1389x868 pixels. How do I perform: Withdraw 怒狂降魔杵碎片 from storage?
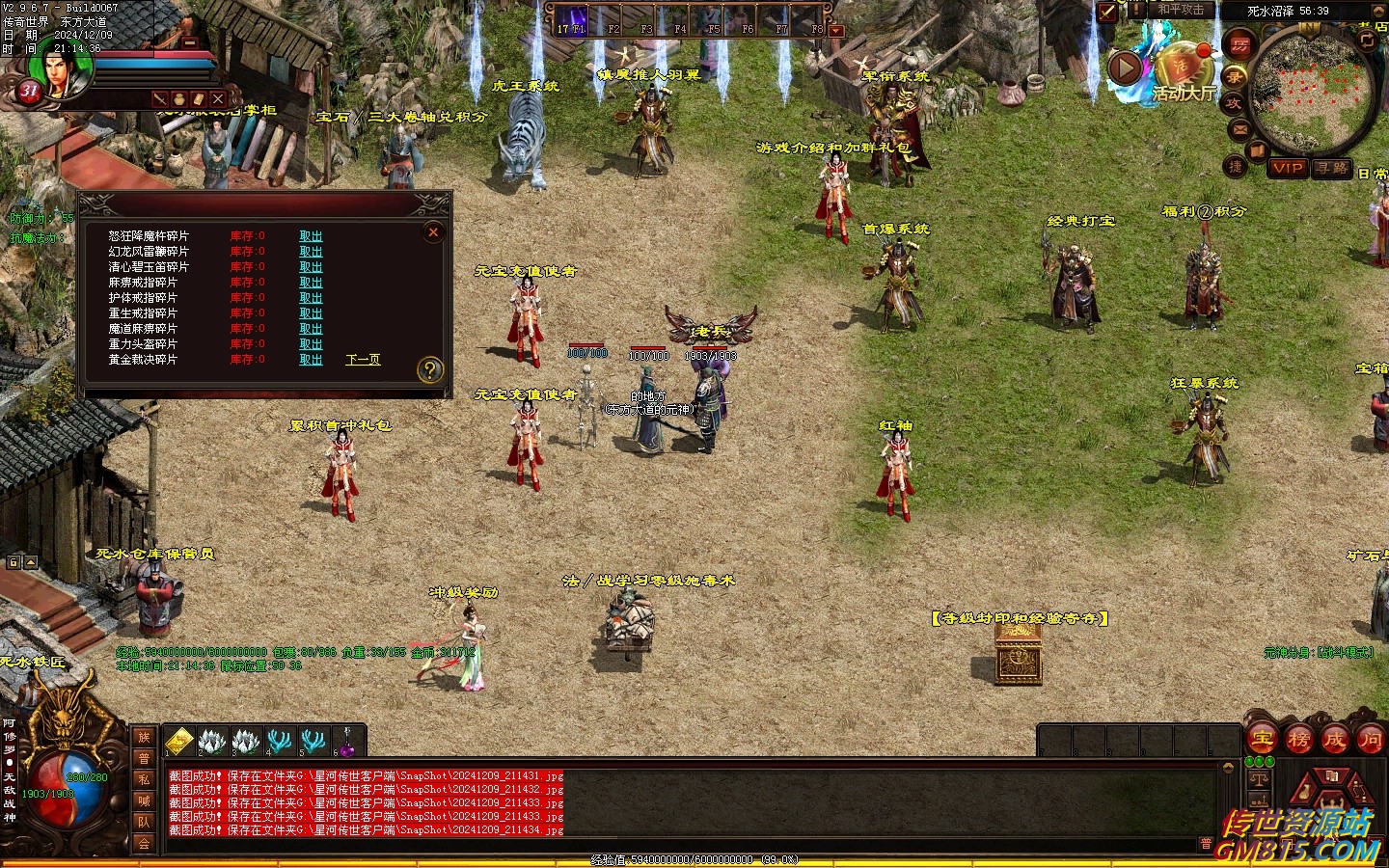coord(311,236)
